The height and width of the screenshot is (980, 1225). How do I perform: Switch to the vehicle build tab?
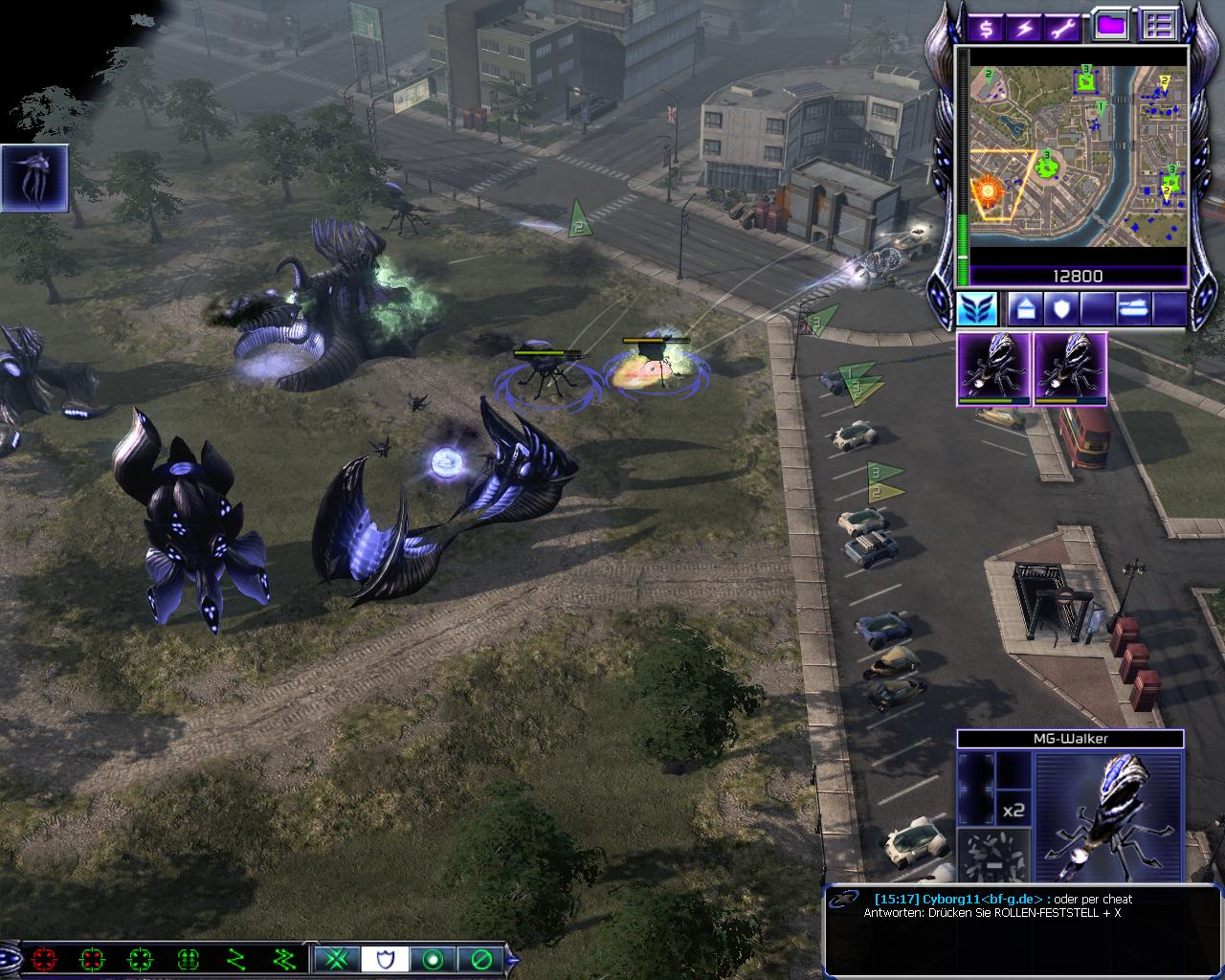pos(1131,309)
